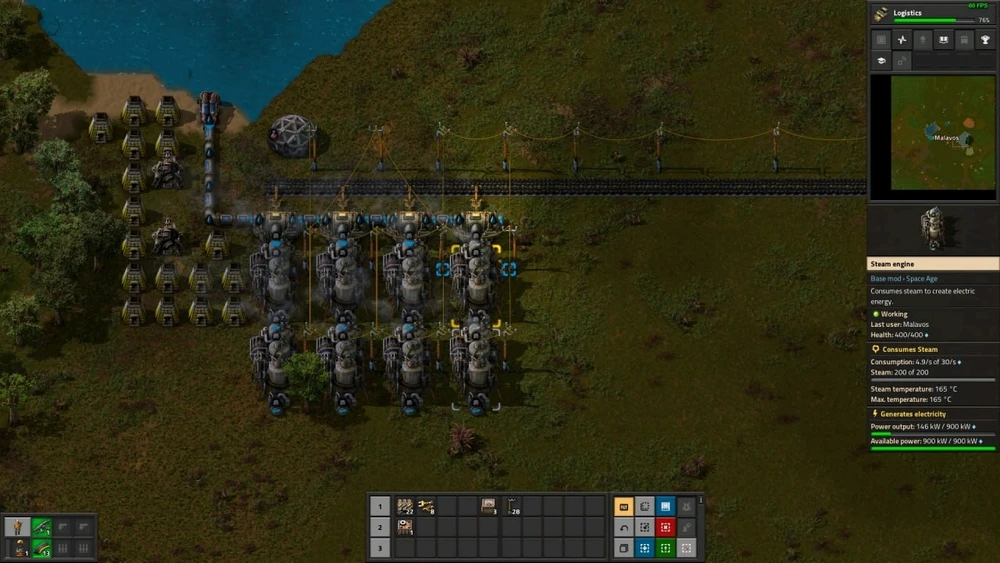Open tips via the graduation cap icon
Viewport: 1000px width, 563px height.
[x=881, y=61]
